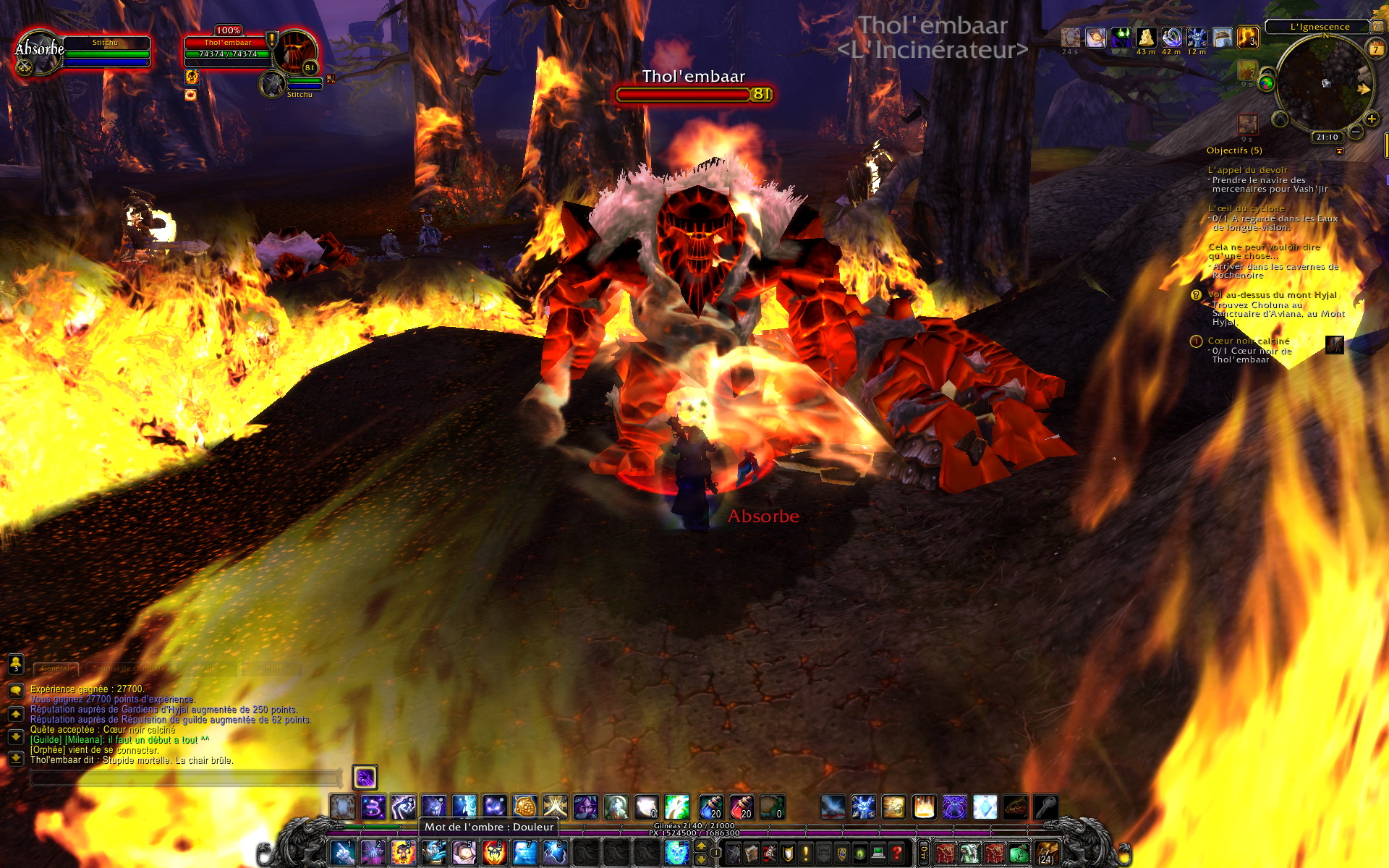
Task: Open the calendar button showing 7
Action: [x=1376, y=49]
